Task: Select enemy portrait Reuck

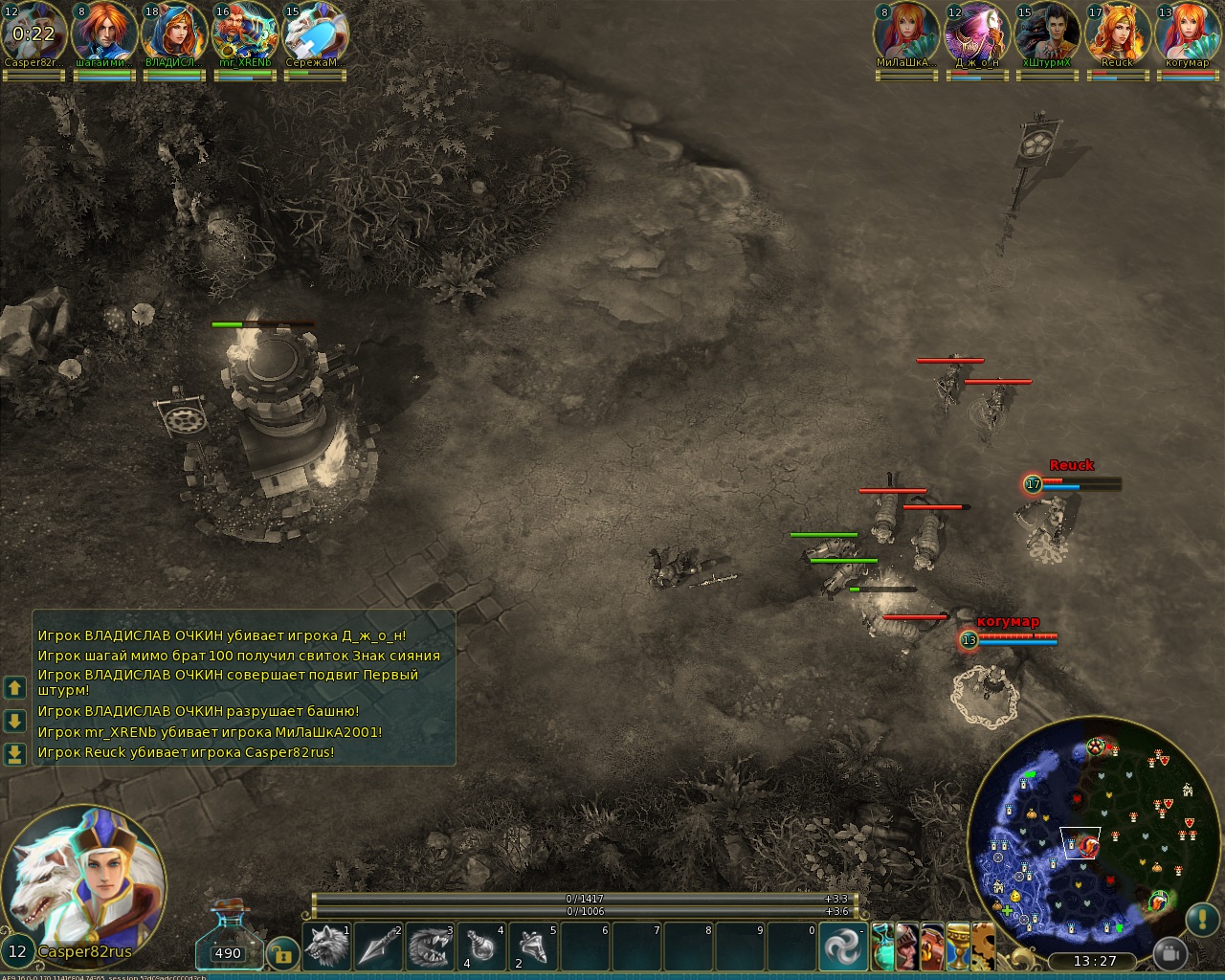Action: [1117, 33]
